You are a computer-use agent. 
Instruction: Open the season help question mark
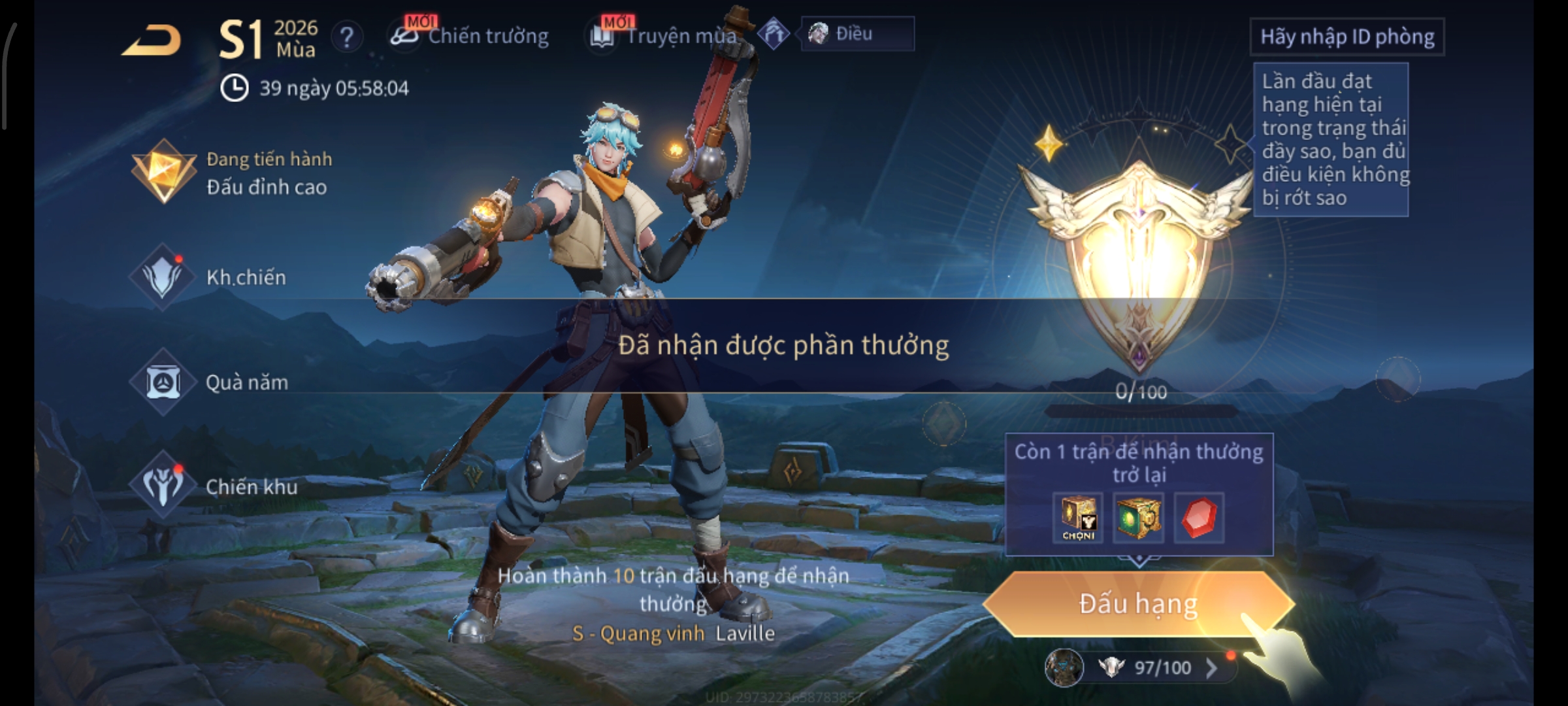tap(347, 37)
